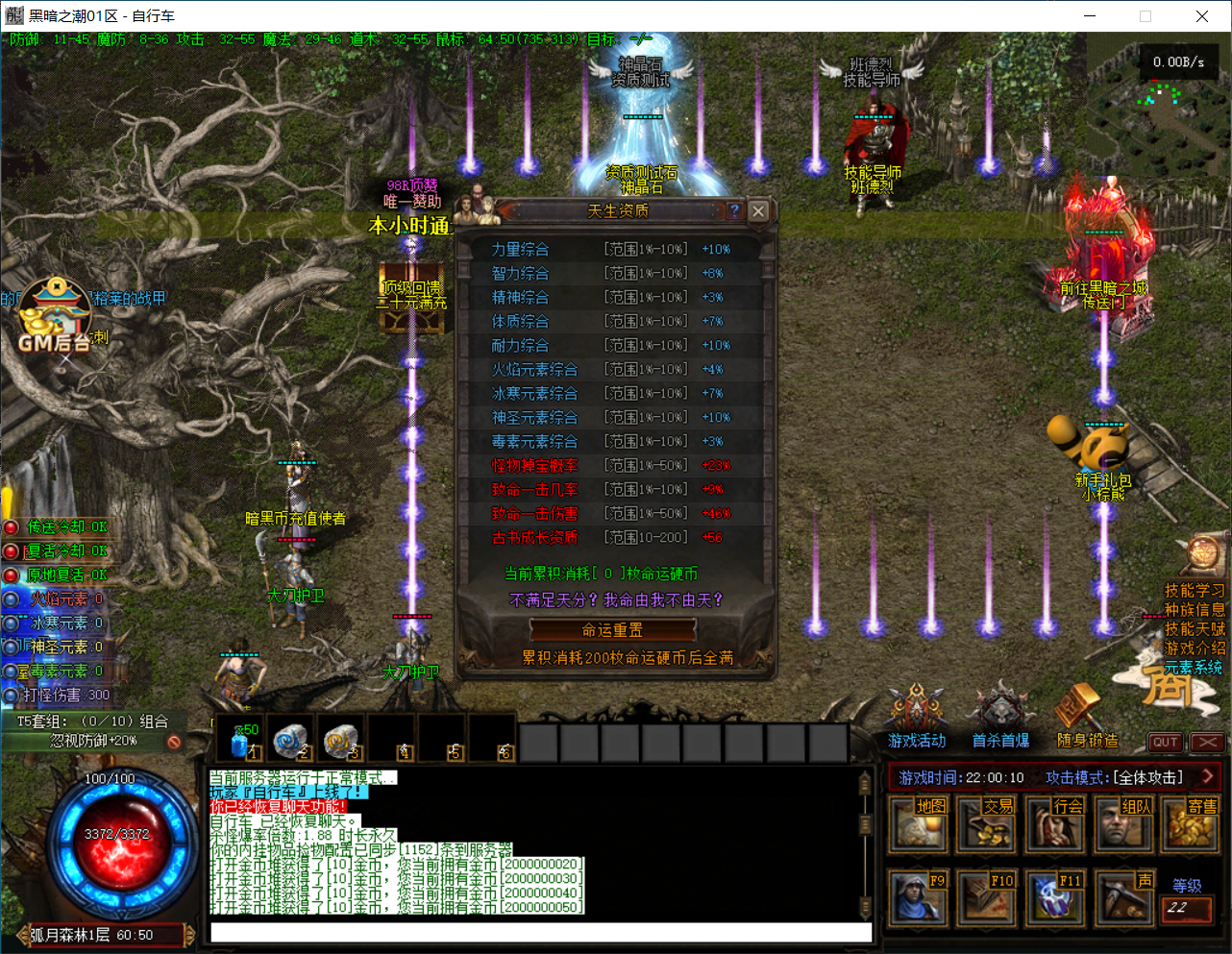Toggle the 攻击模式 attack mode arrow
The height and width of the screenshot is (954, 1232).
tap(1208, 776)
